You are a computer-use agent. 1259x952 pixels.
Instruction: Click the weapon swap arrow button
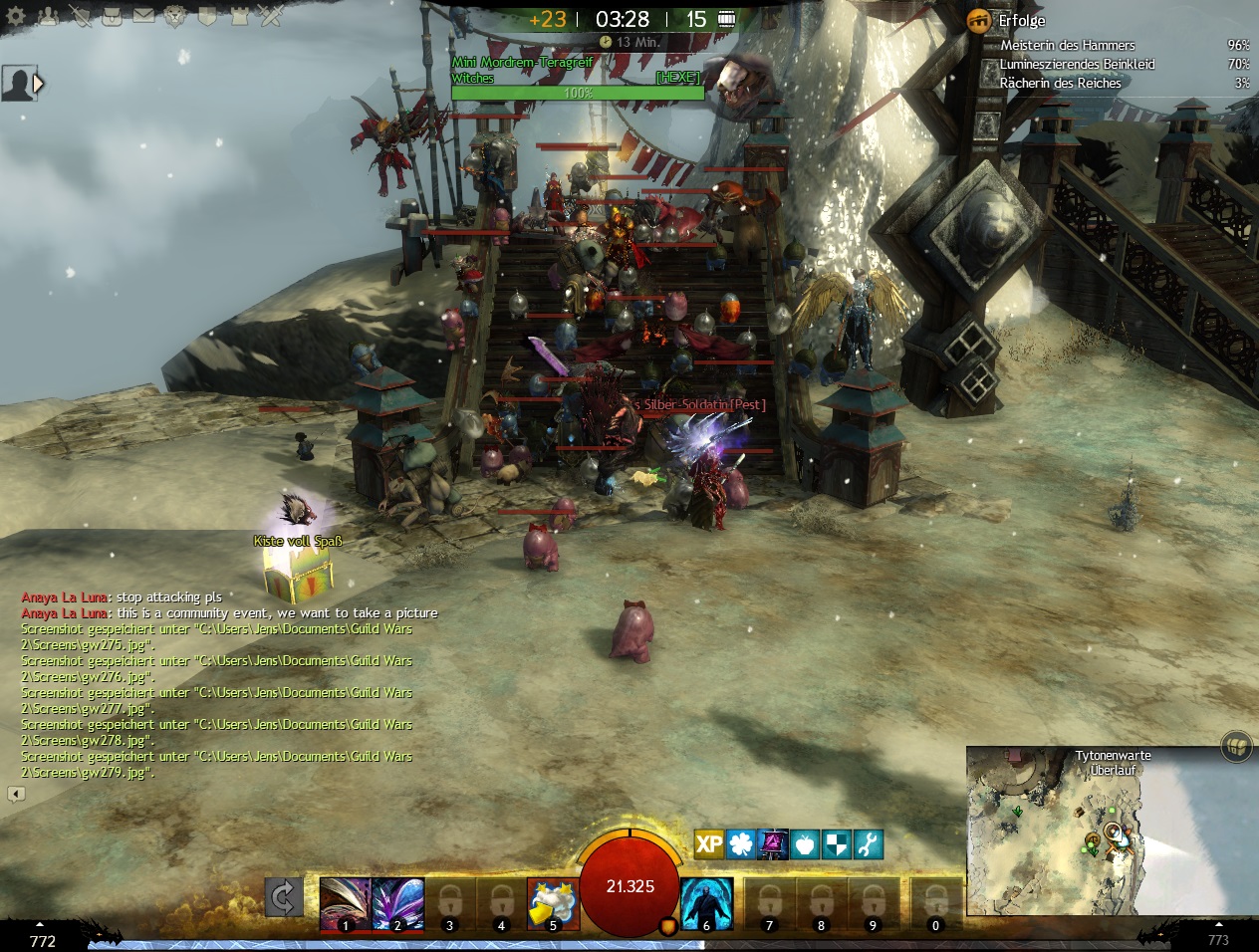click(283, 897)
